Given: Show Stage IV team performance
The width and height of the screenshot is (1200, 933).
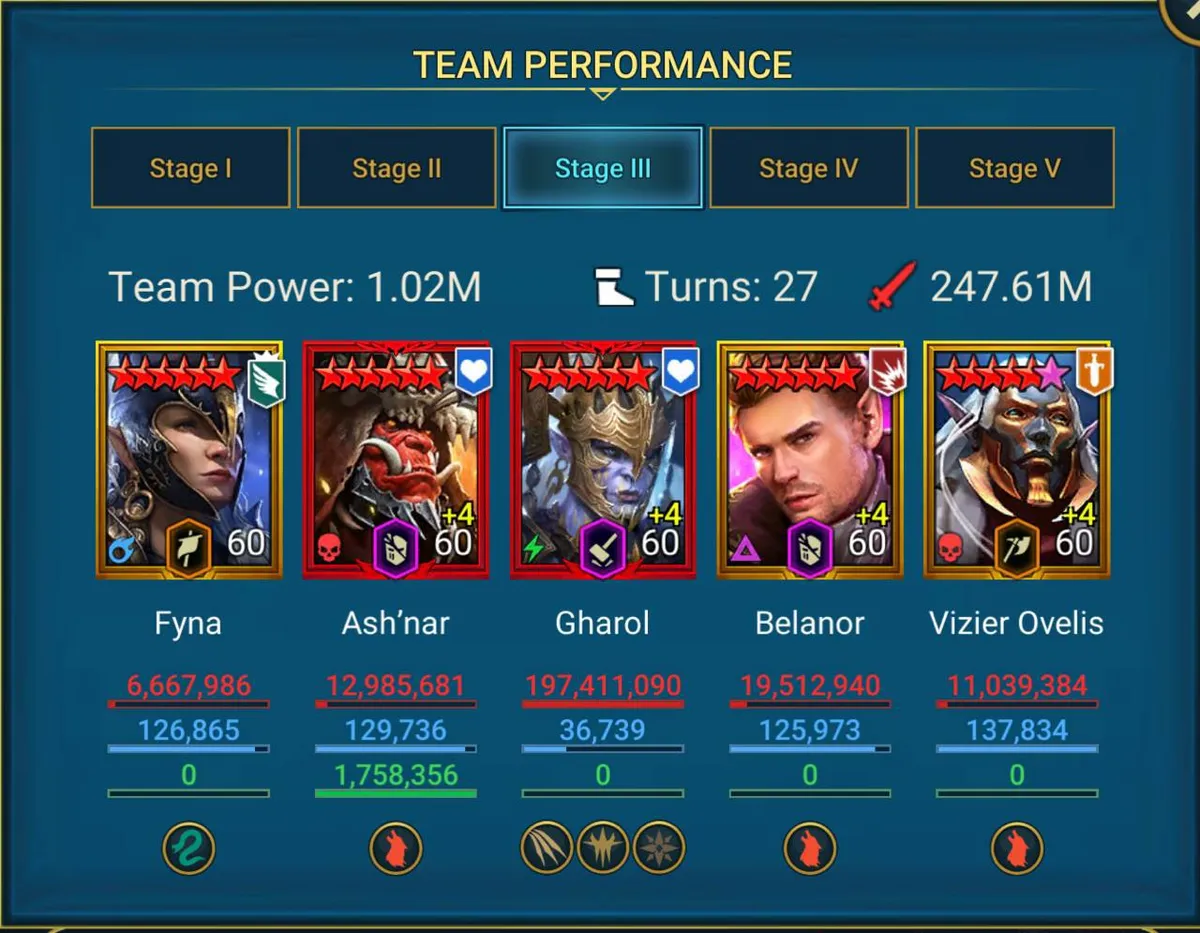Looking at the screenshot, I should pyautogui.click(x=808, y=168).
